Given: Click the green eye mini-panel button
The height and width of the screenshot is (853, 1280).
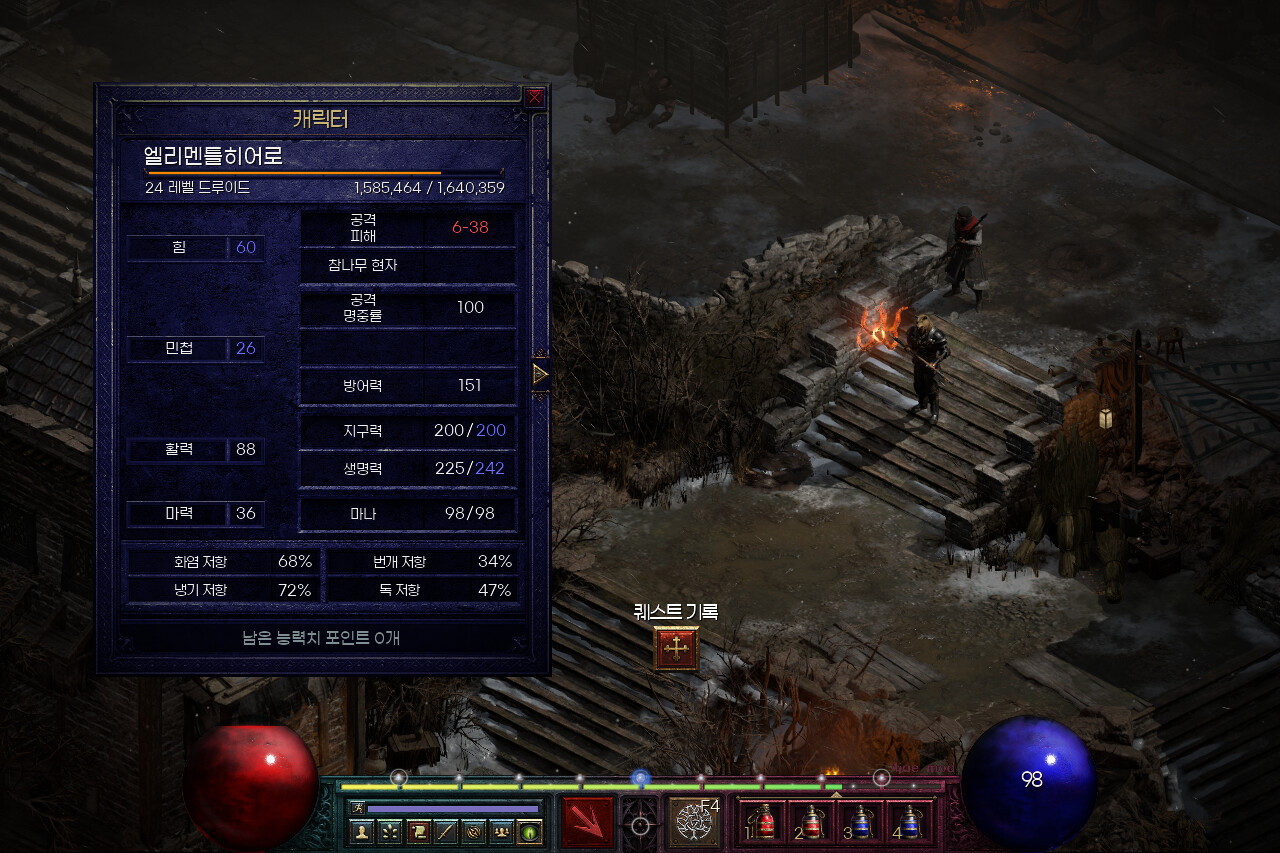Looking at the screenshot, I should [x=530, y=832].
